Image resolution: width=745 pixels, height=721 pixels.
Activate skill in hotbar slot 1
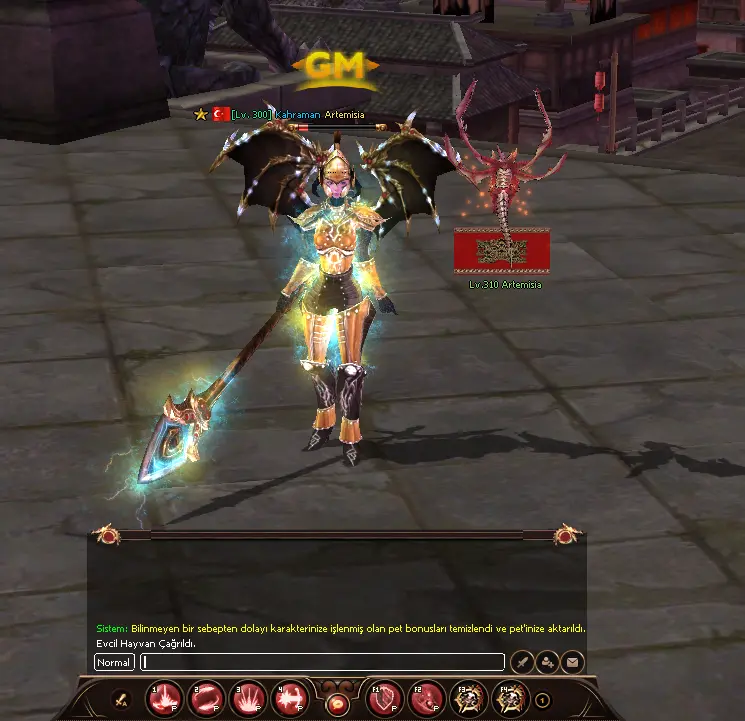point(164,700)
